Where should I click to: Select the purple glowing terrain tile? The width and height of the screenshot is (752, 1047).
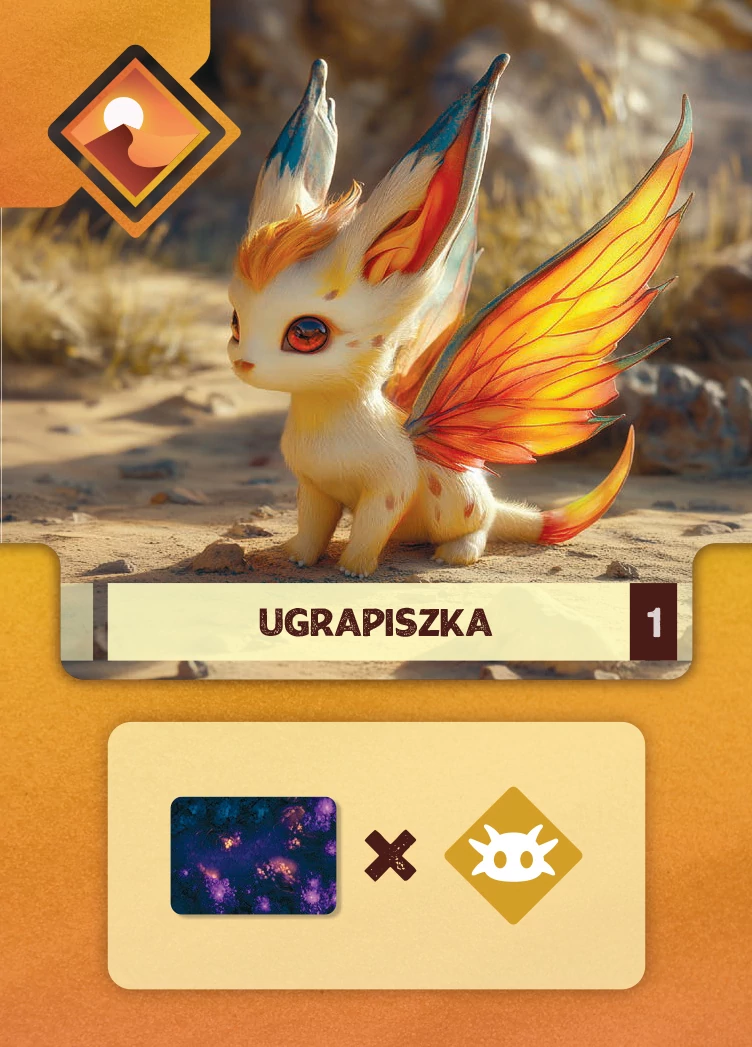click(x=253, y=855)
